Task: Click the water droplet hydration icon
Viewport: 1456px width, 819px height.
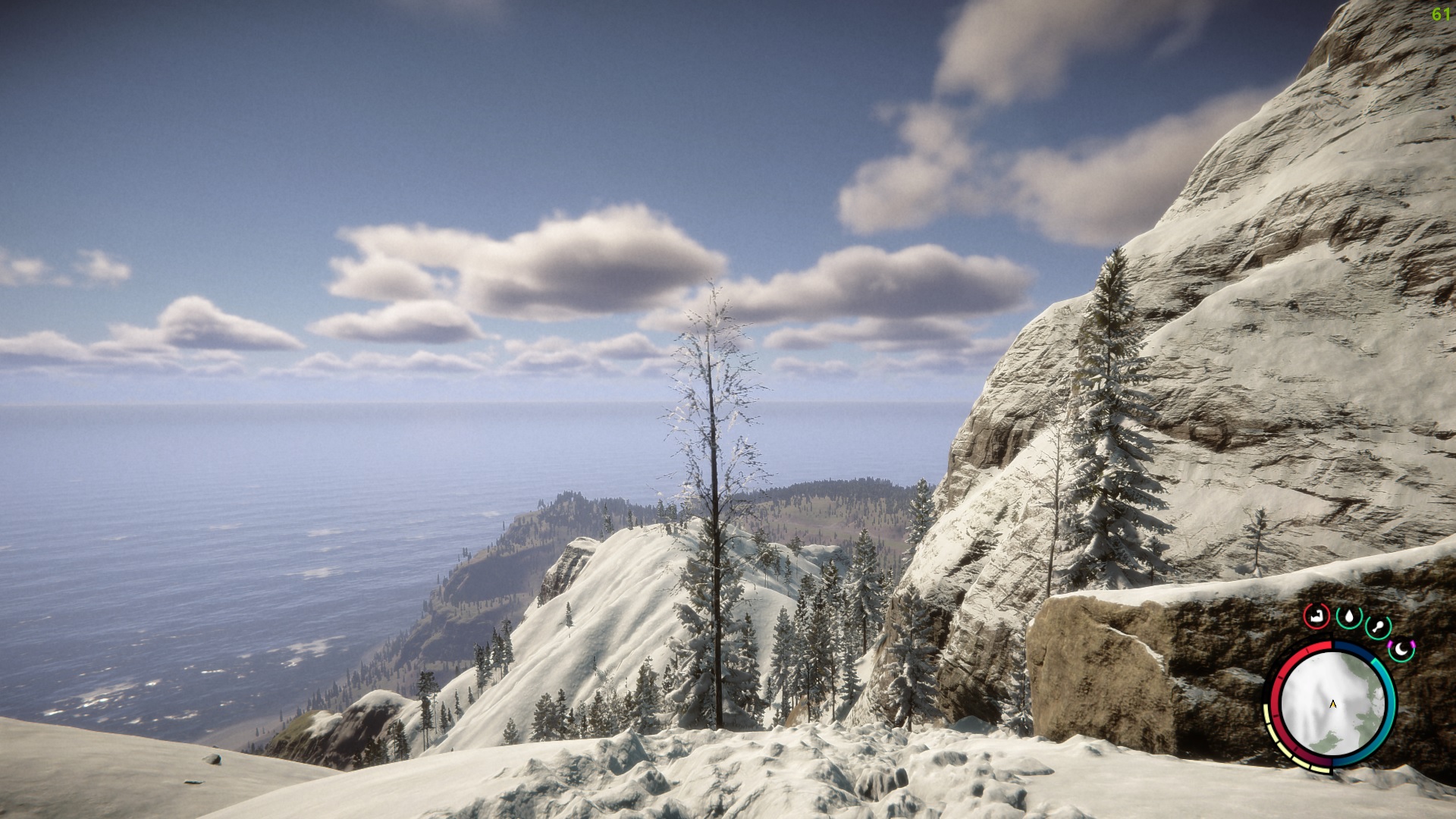Action: pos(1349,617)
